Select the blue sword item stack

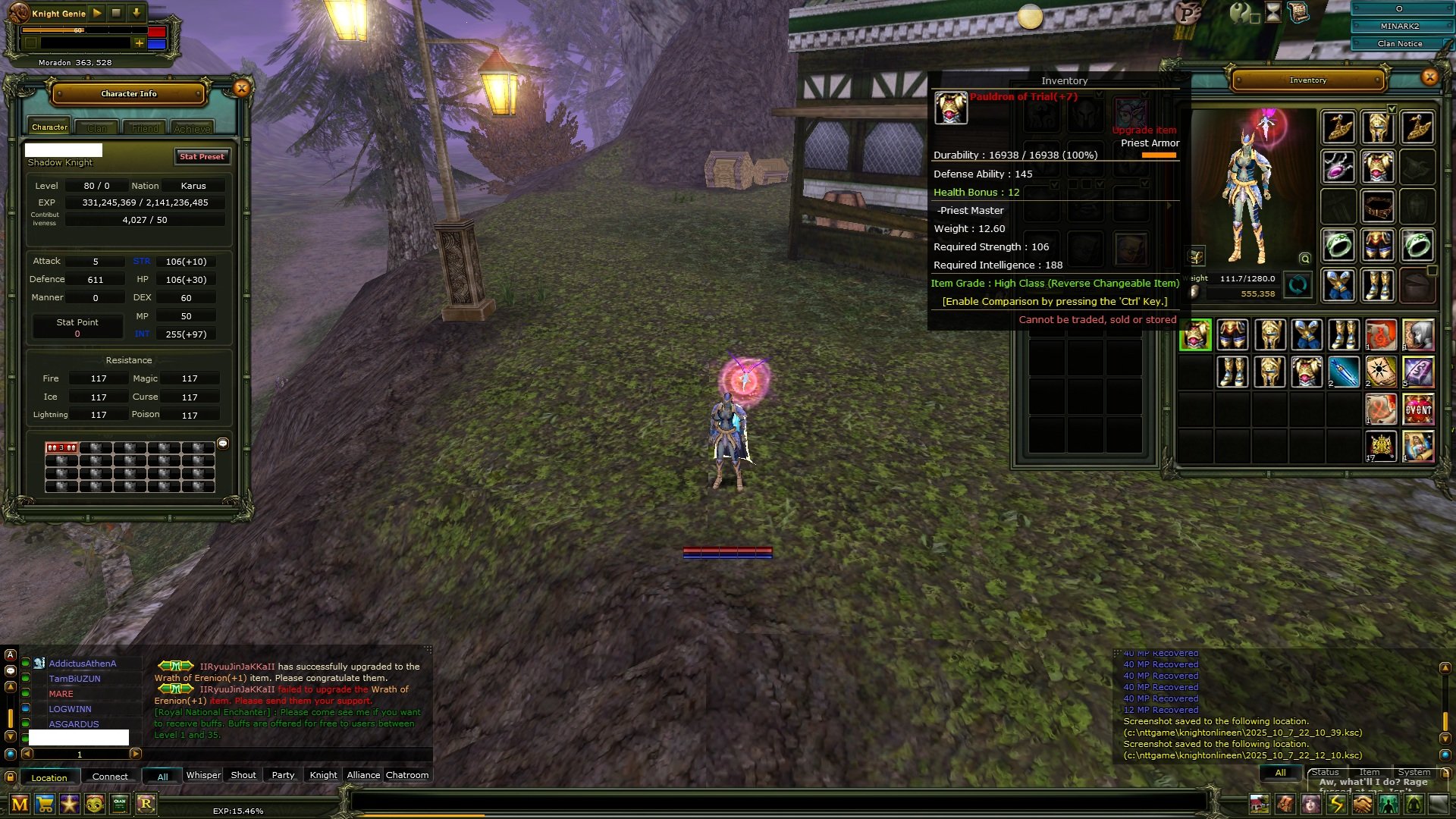point(1344,372)
